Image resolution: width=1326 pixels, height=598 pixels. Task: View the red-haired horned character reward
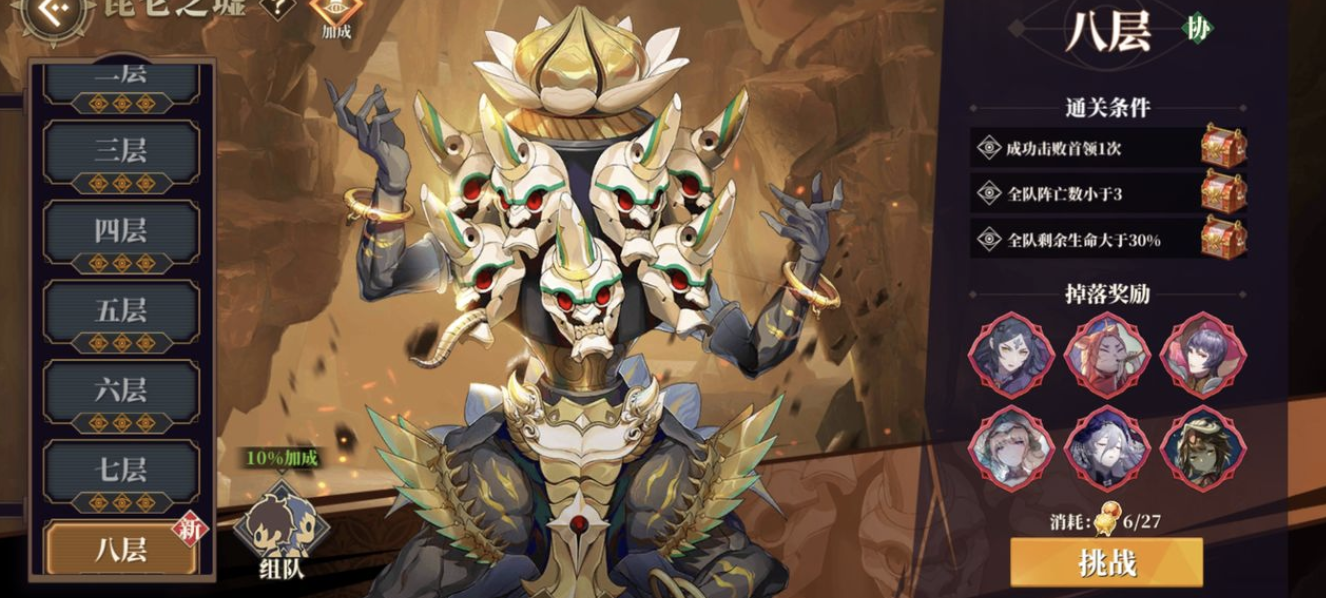(x=1107, y=356)
